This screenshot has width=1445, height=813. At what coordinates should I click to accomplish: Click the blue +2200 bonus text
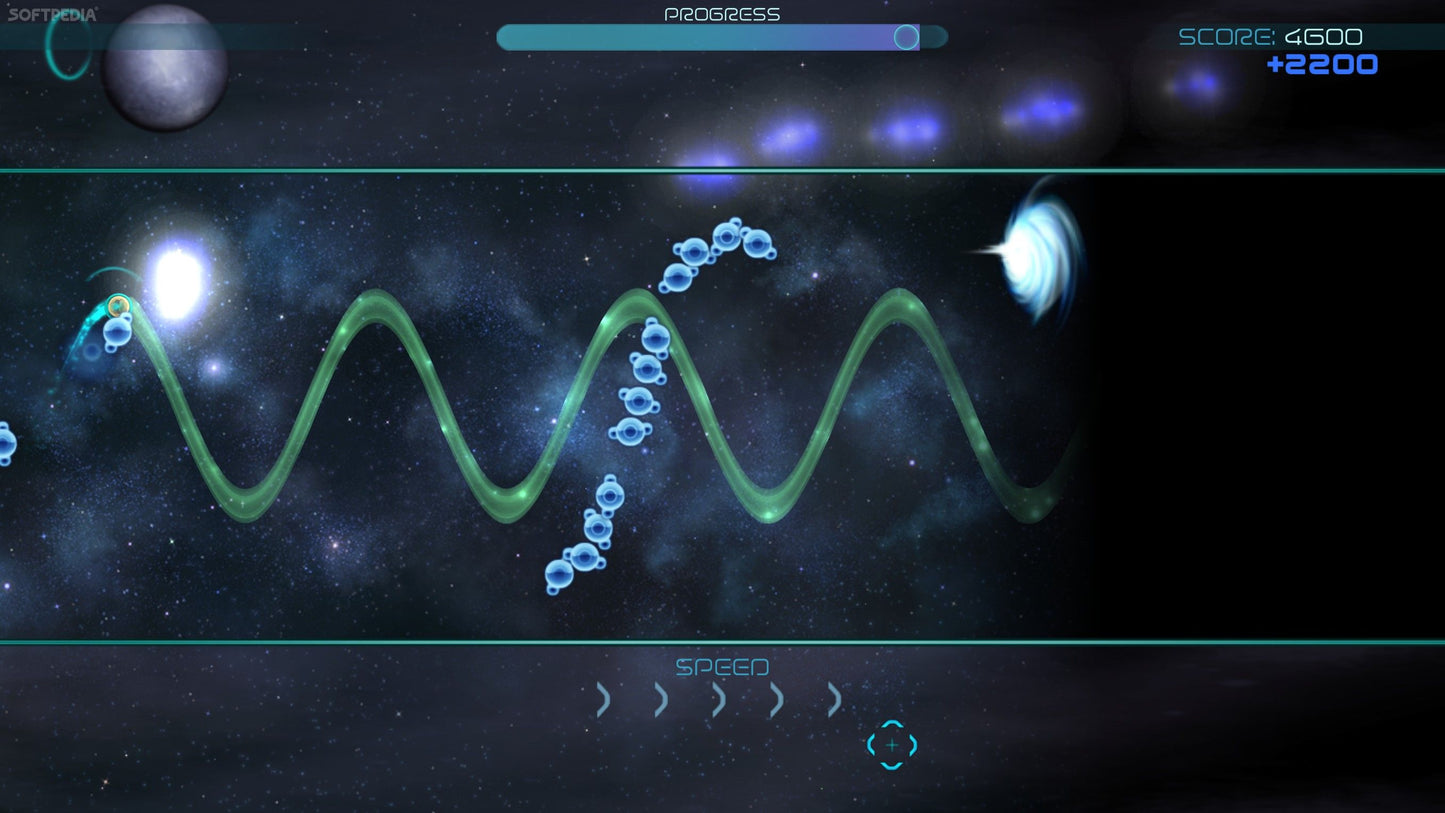pyautogui.click(x=1322, y=64)
